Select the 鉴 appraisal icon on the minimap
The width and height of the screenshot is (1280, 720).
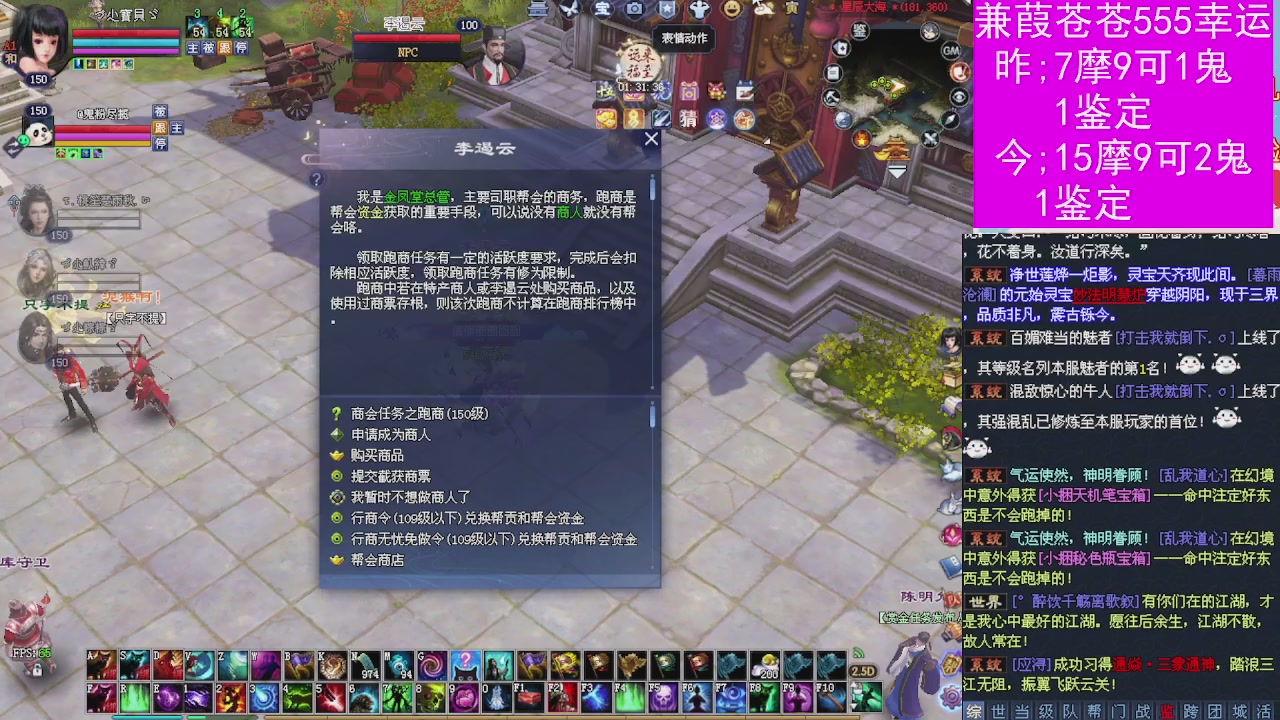(x=858, y=31)
